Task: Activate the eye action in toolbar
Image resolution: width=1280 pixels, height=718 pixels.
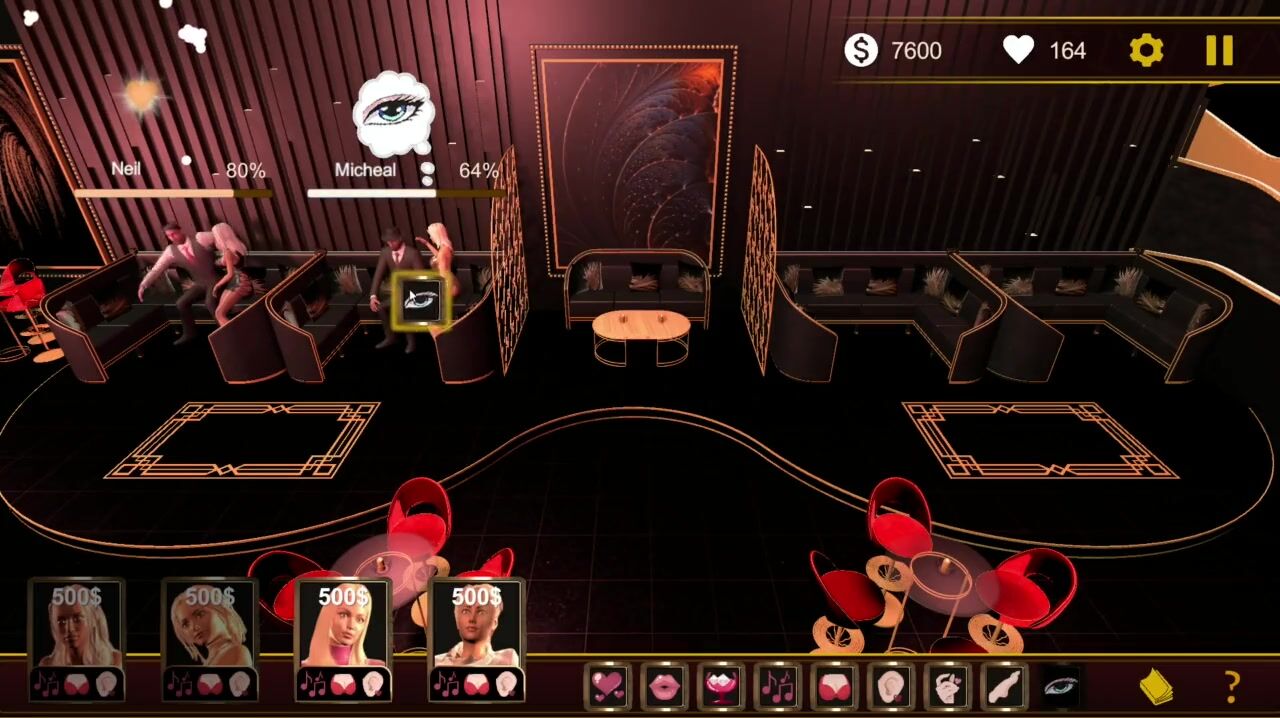Action: 1060,686
